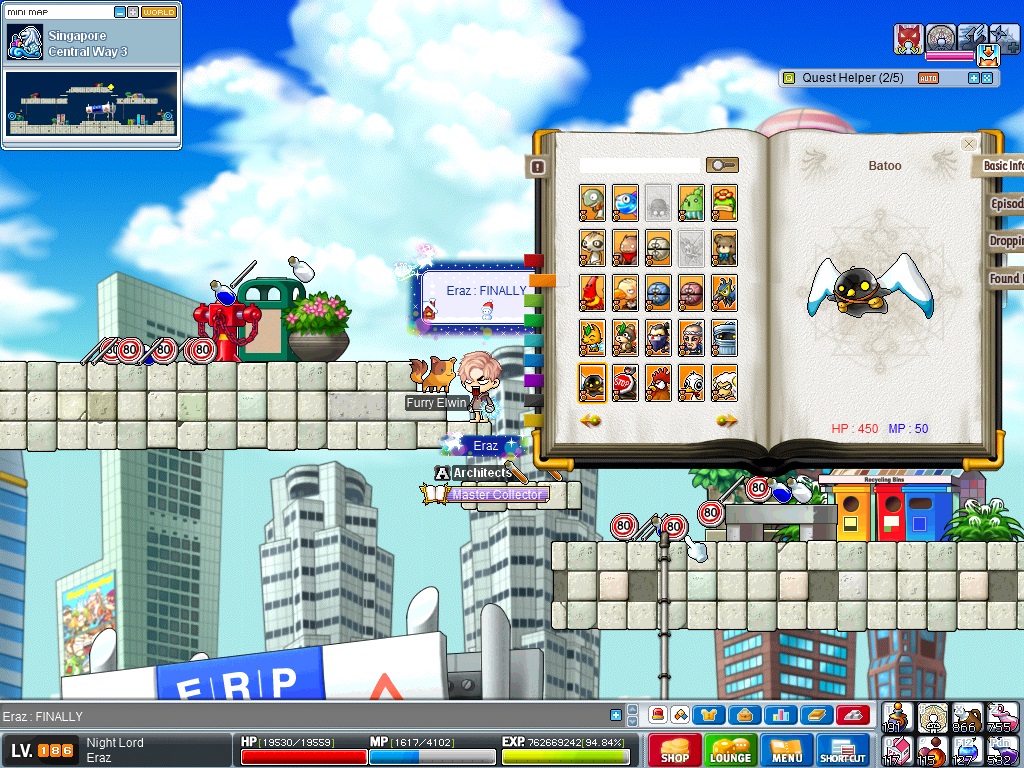Select the red rooster monster card
This screenshot has height=768, width=1024.
(x=658, y=383)
